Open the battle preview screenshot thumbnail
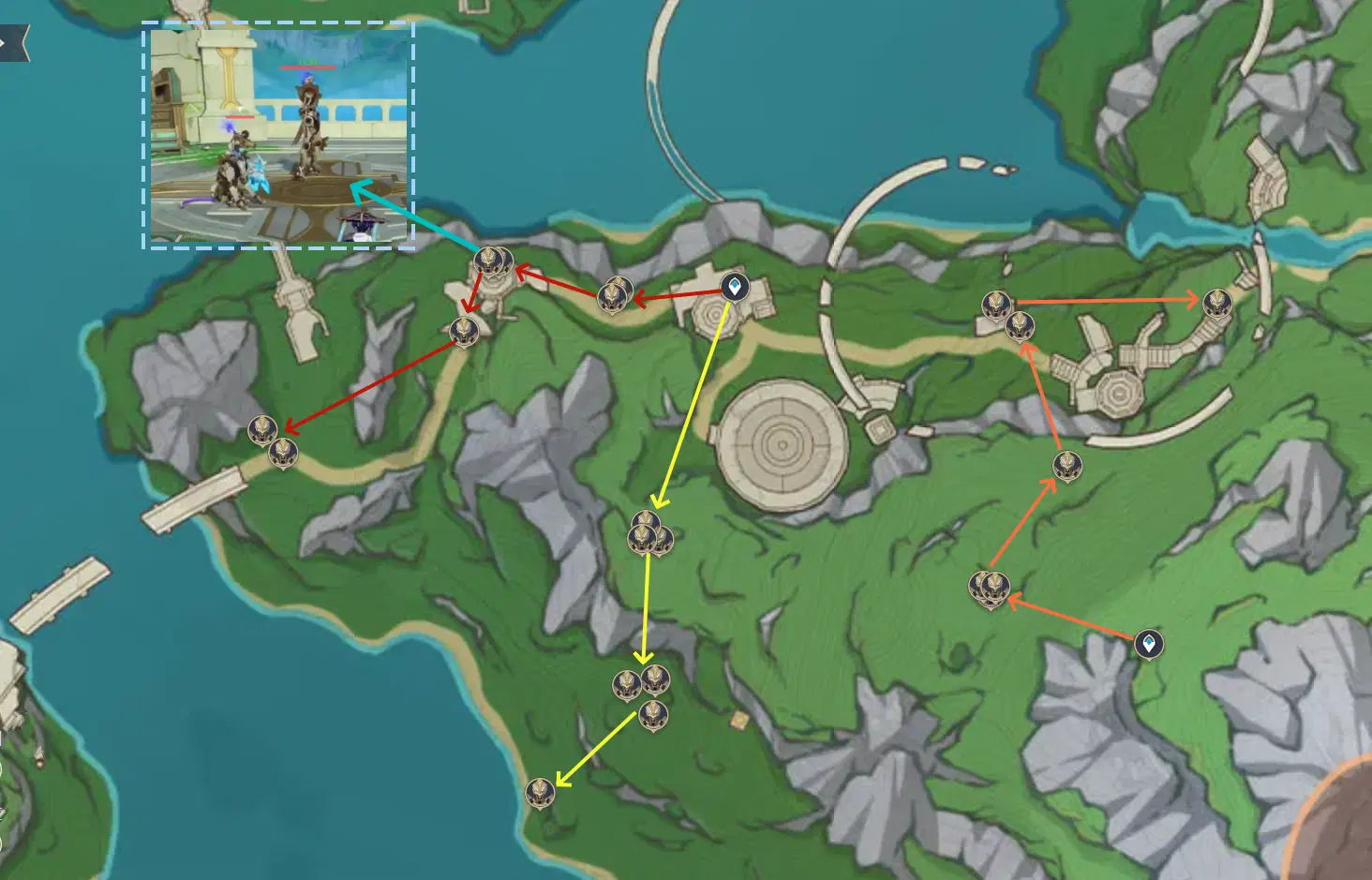Screen dimensions: 1372x880 [281, 131]
